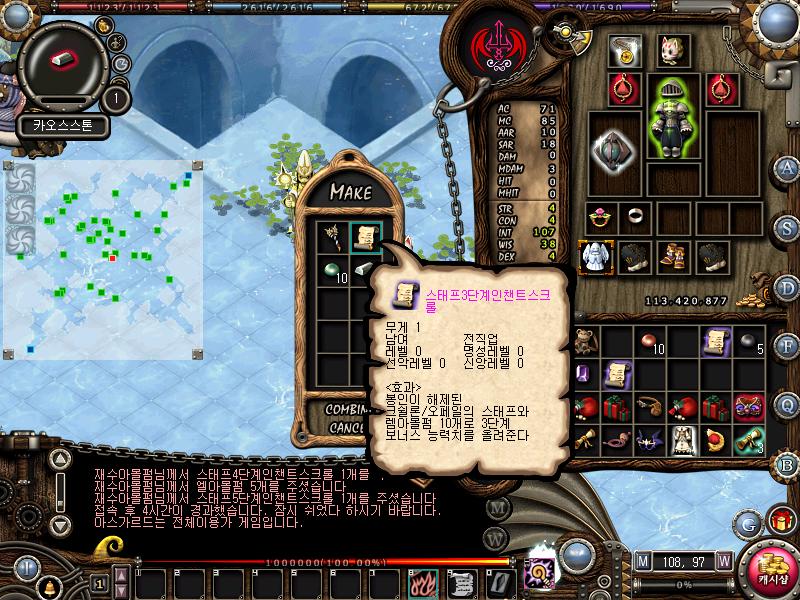Click the round S shortcut button
Image resolution: width=800 pixels, height=600 pixels.
click(x=787, y=226)
